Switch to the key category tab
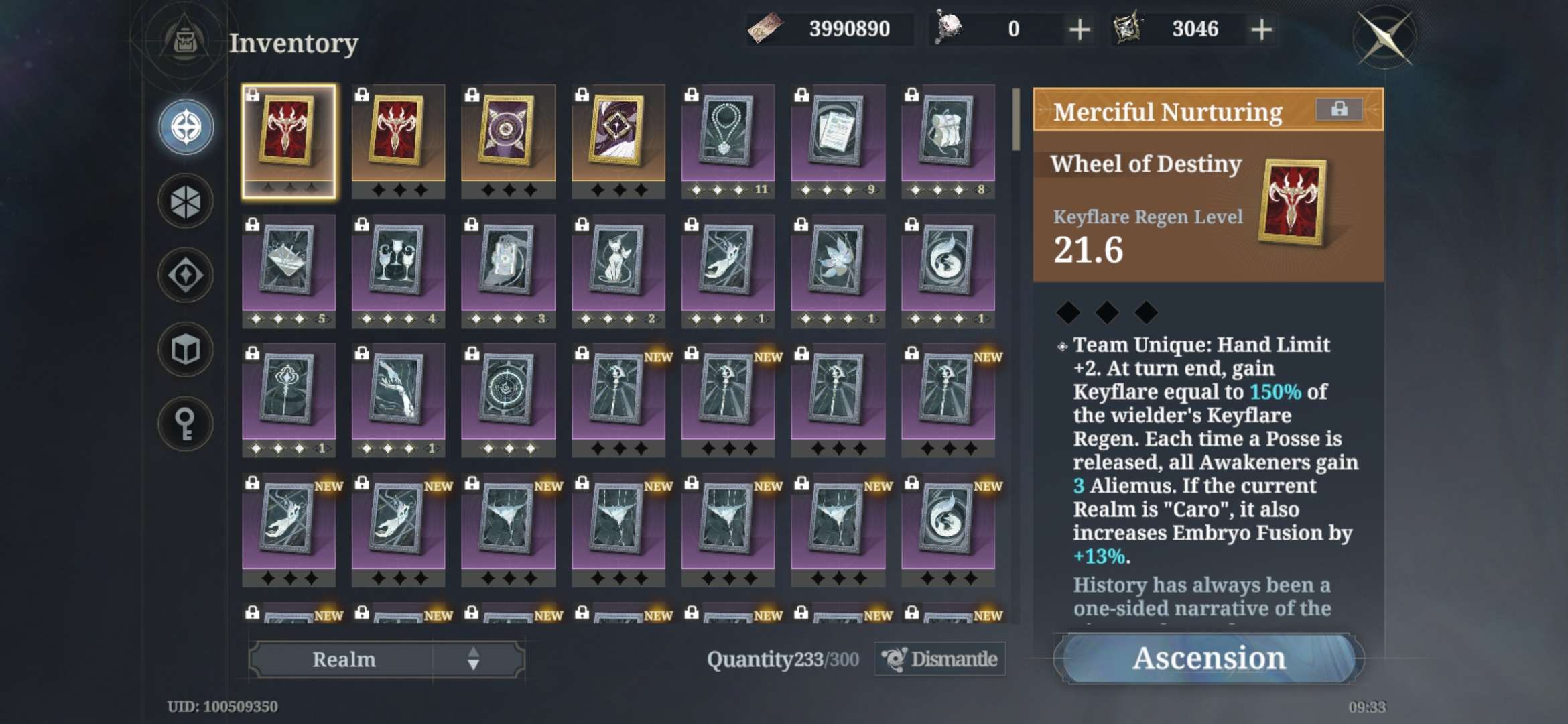Viewport: 1568px width, 724px height. (x=186, y=424)
